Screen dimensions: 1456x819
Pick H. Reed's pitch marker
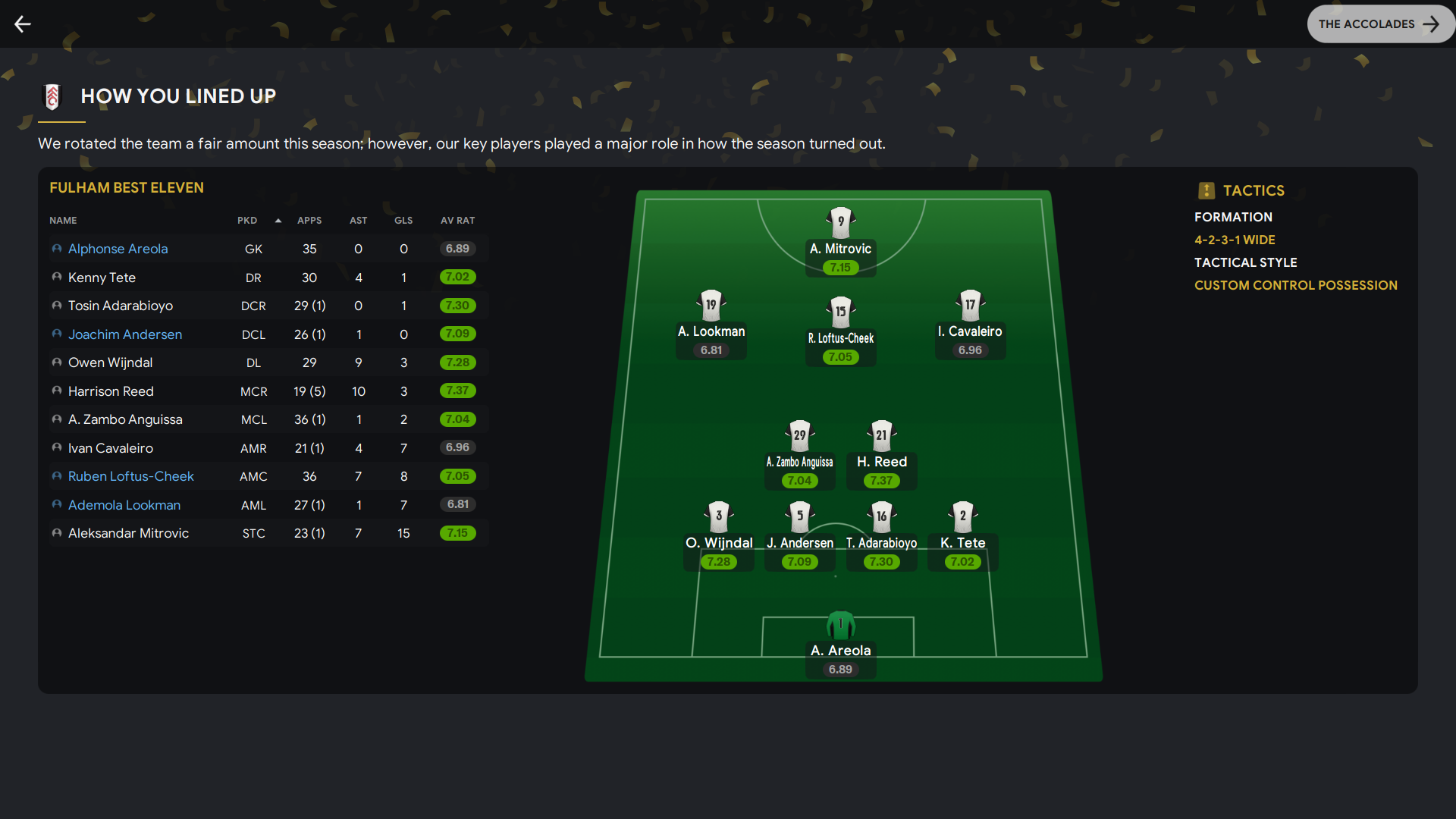tap(881, 437)
